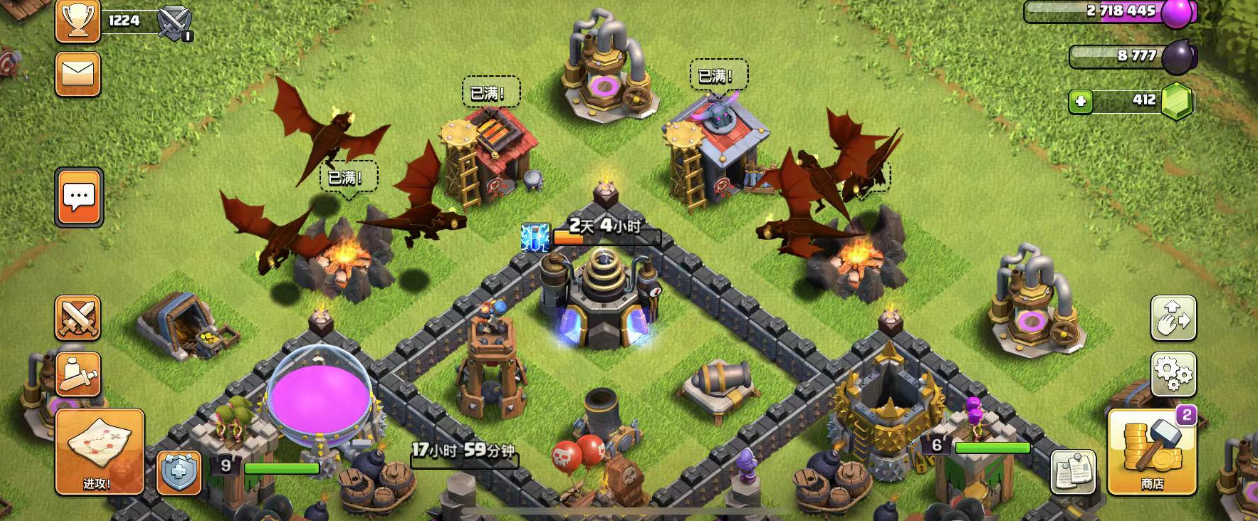Tap the green plus to buy gems

1080,101
